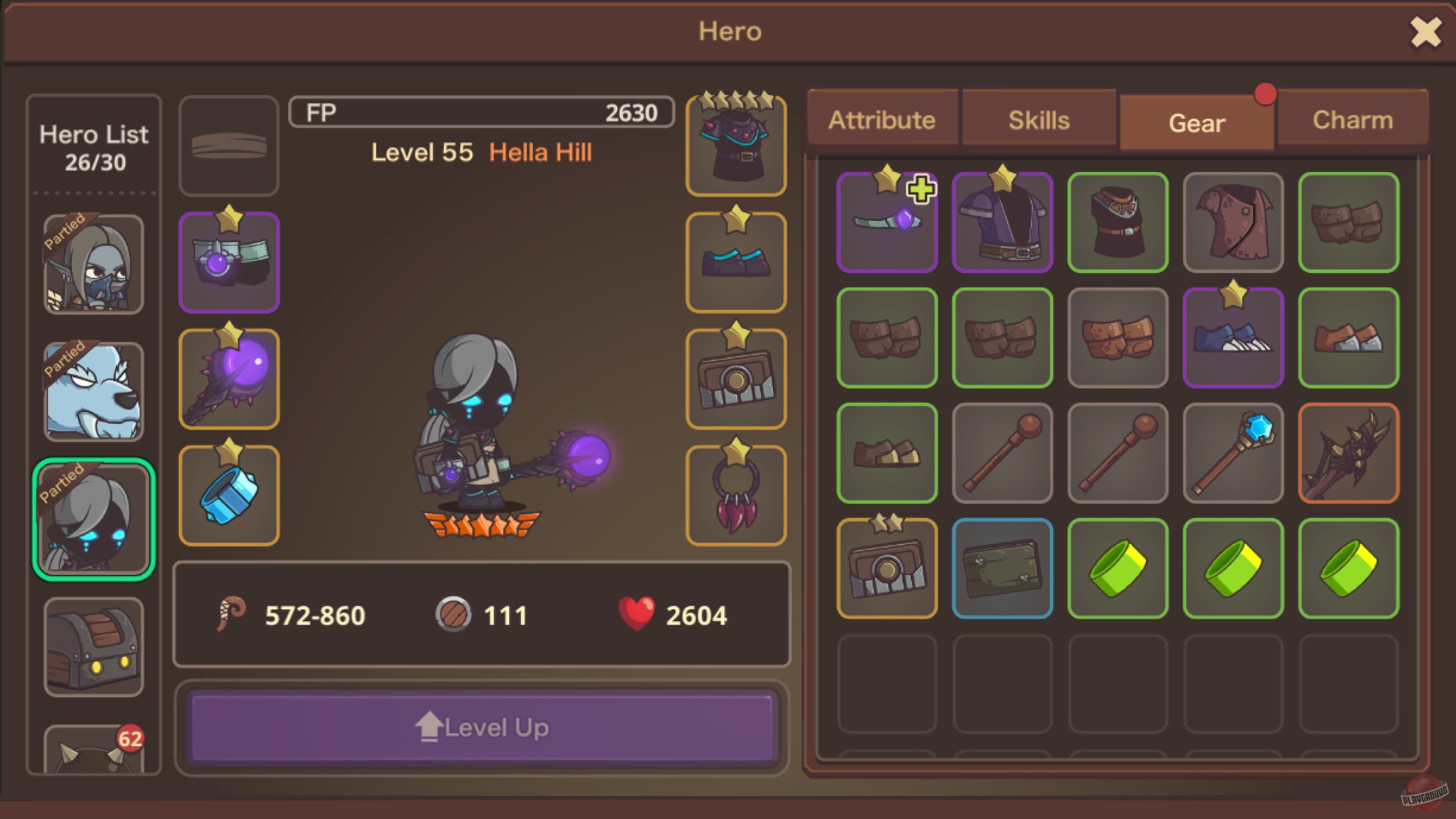This screenshot has width=1456, height=819.
Task: Switch to the Attribute tab
Action: 882,119
